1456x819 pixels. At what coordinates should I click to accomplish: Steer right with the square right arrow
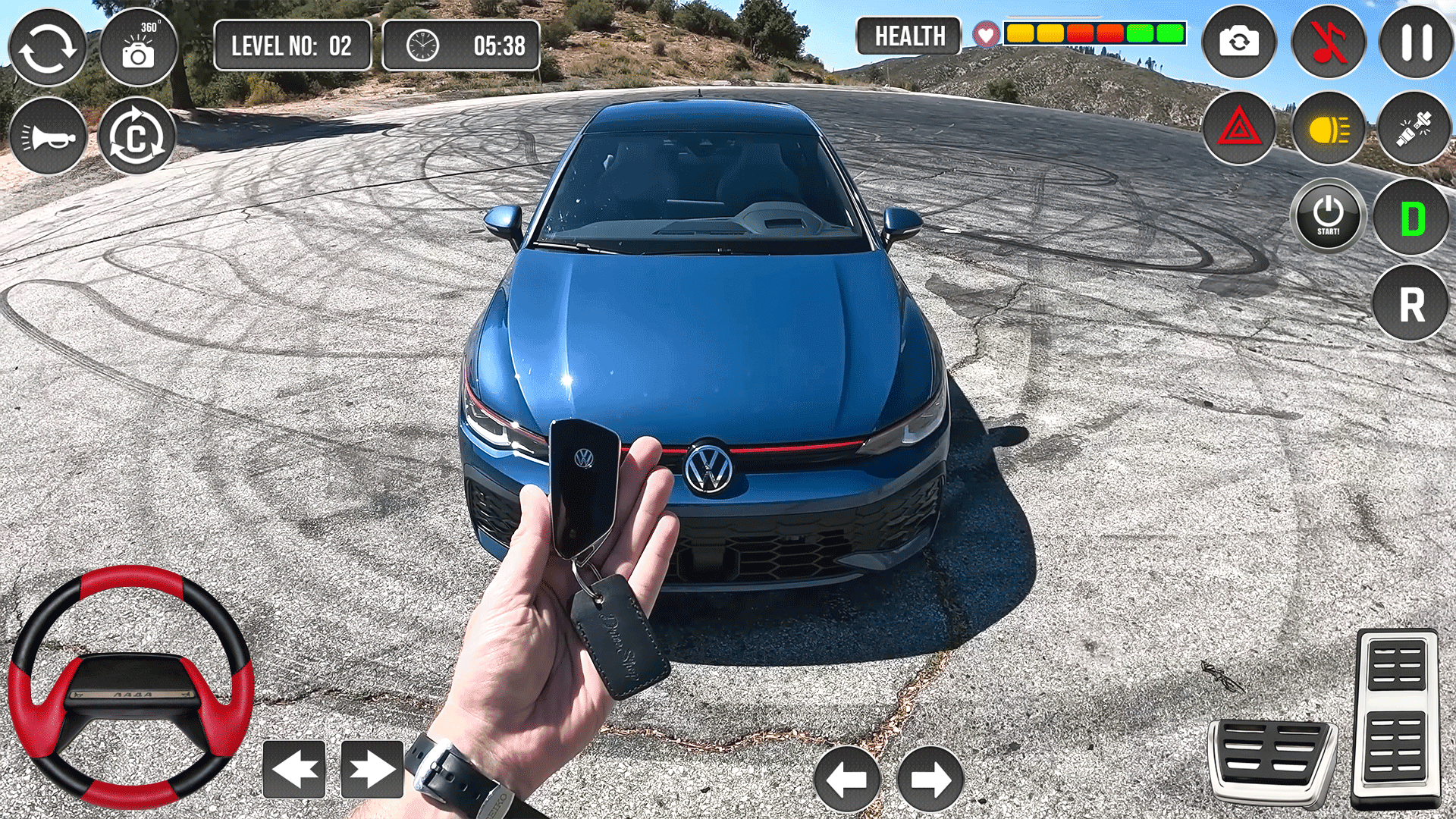click(372, 770)
